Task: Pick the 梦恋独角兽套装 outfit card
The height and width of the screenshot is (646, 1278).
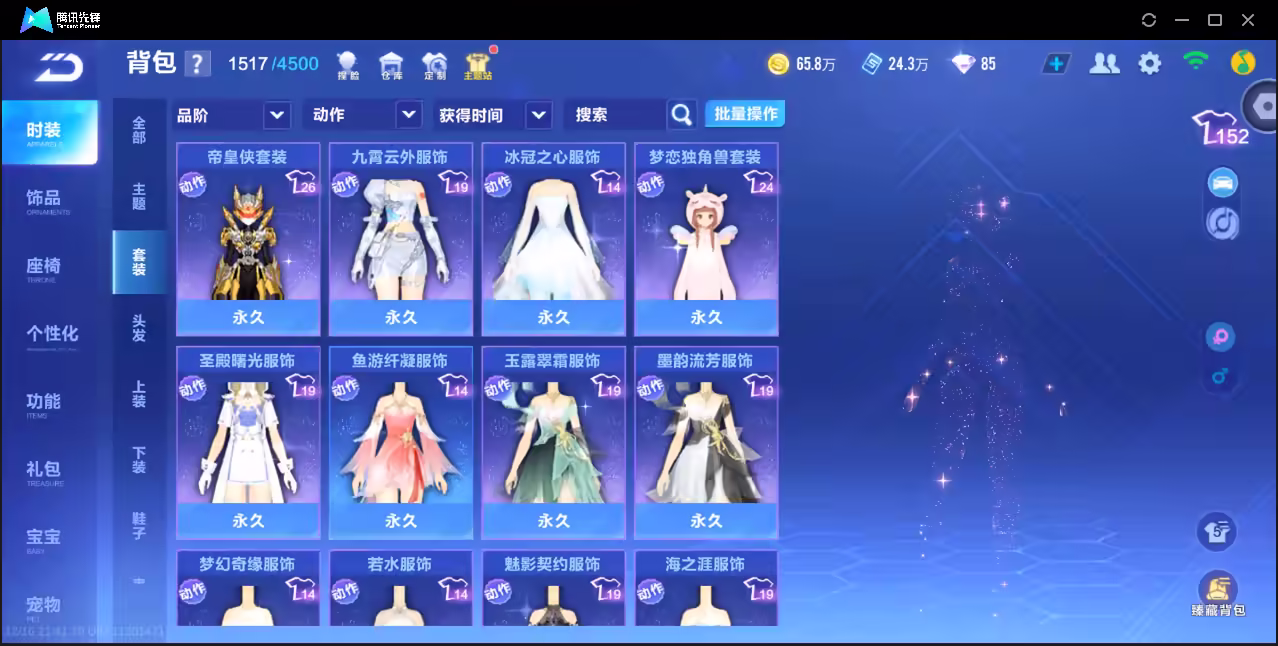Action: click(x=706, y=238)
